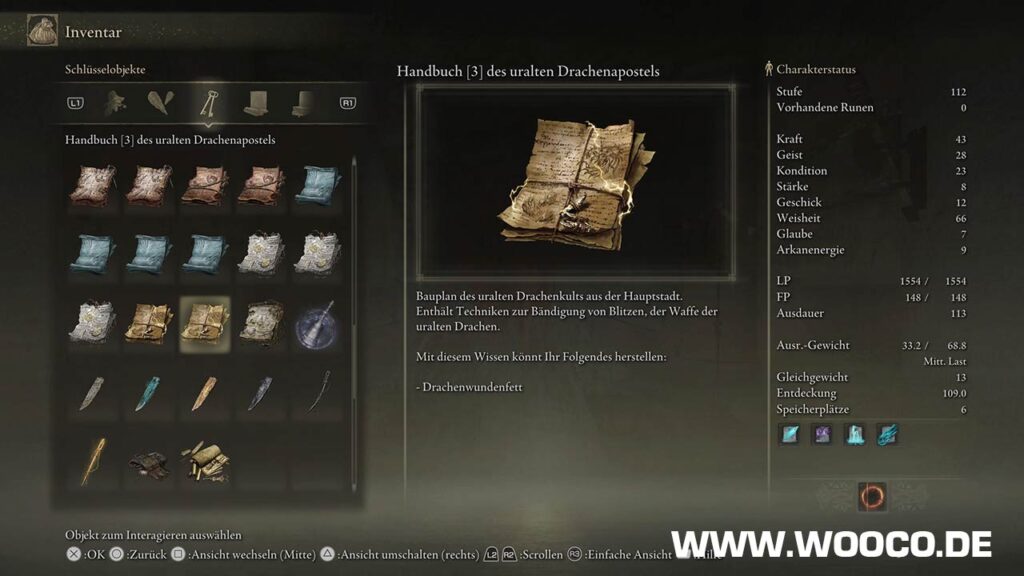
Task: Click the purple spell icon in Charakterstatus
Action: pyautogui.click(x=821, y=434)
